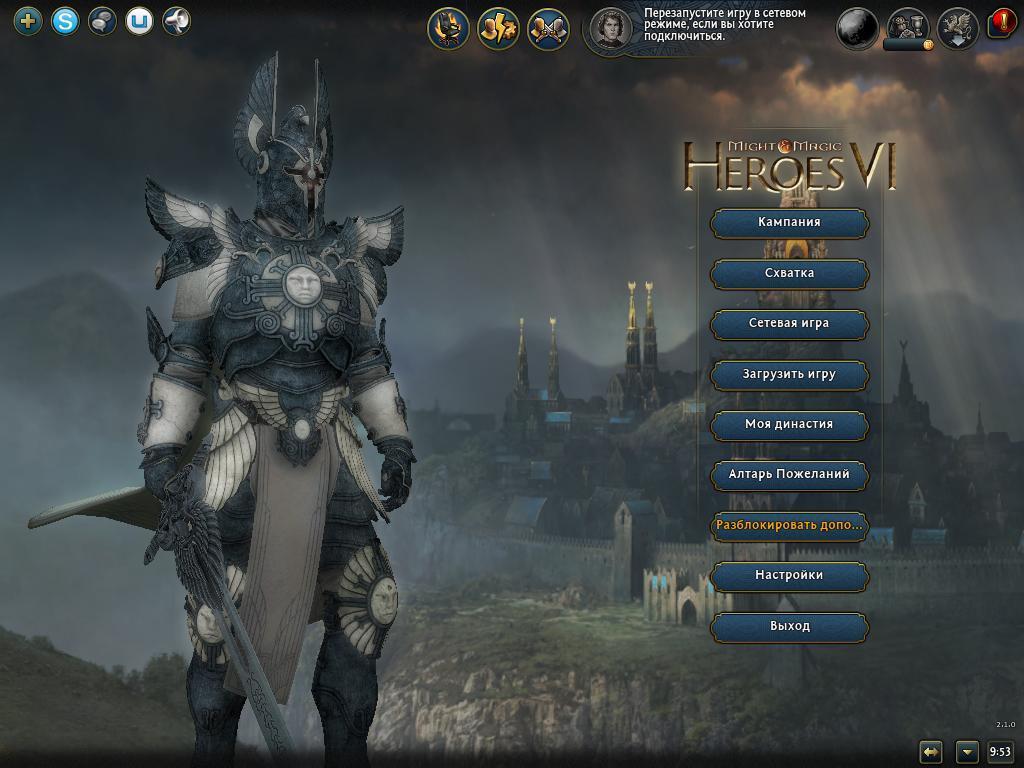
Task: Open the lightning bolt and gear icon
Action: [x=498, y=29]
